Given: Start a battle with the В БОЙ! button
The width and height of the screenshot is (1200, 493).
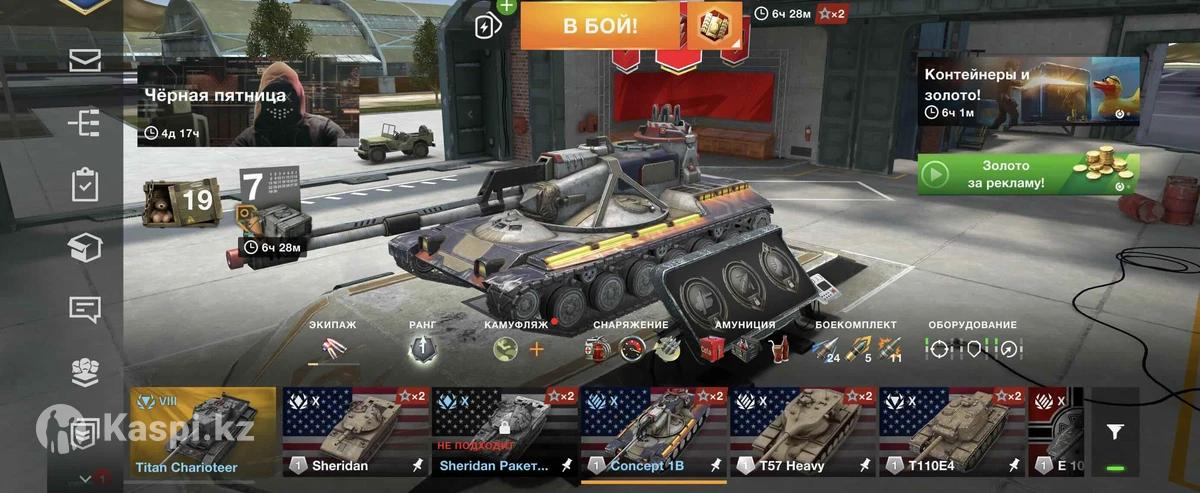Looking at the screenshot, I should (x=600, y=26).
